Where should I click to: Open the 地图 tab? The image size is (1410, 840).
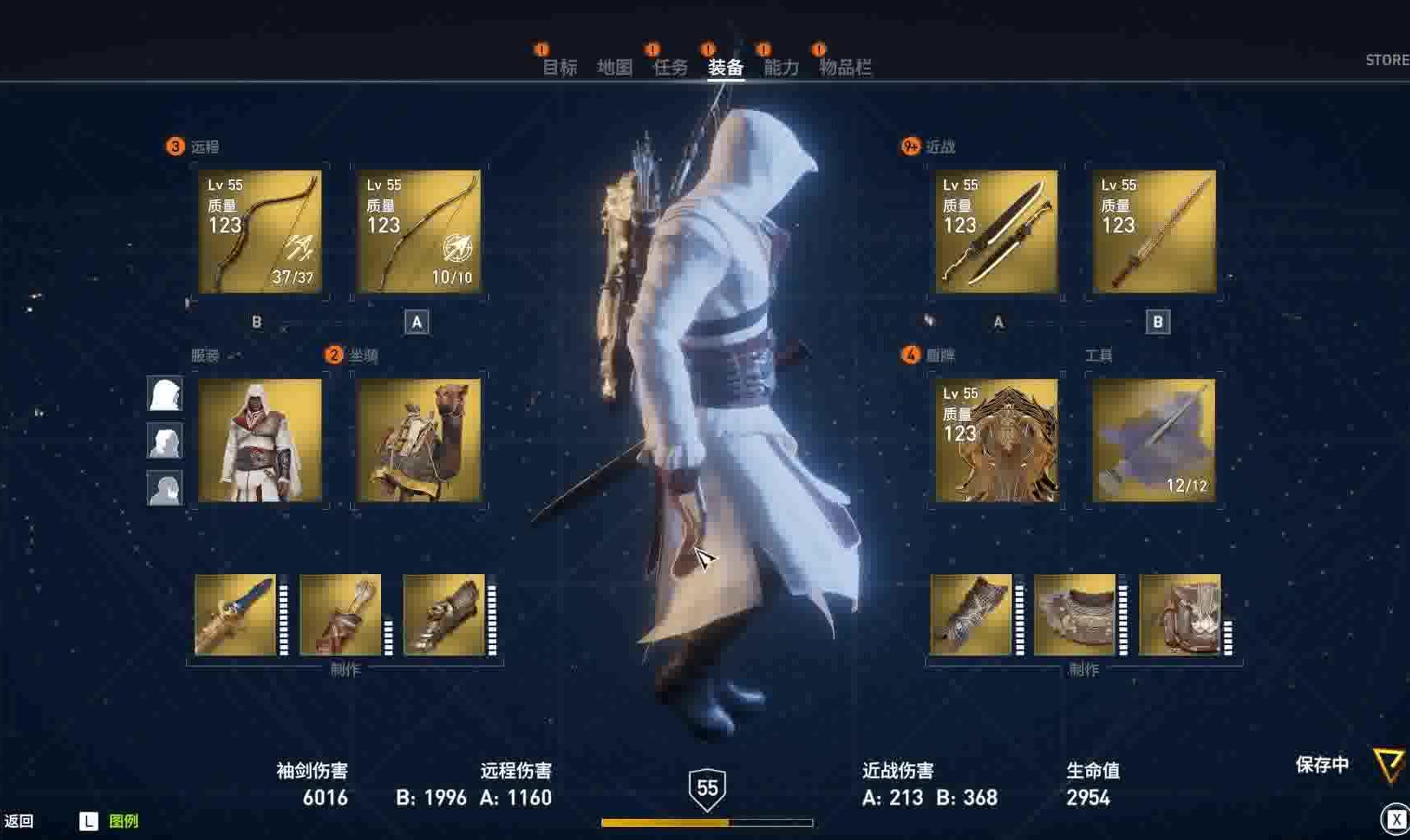pos(614,67)
